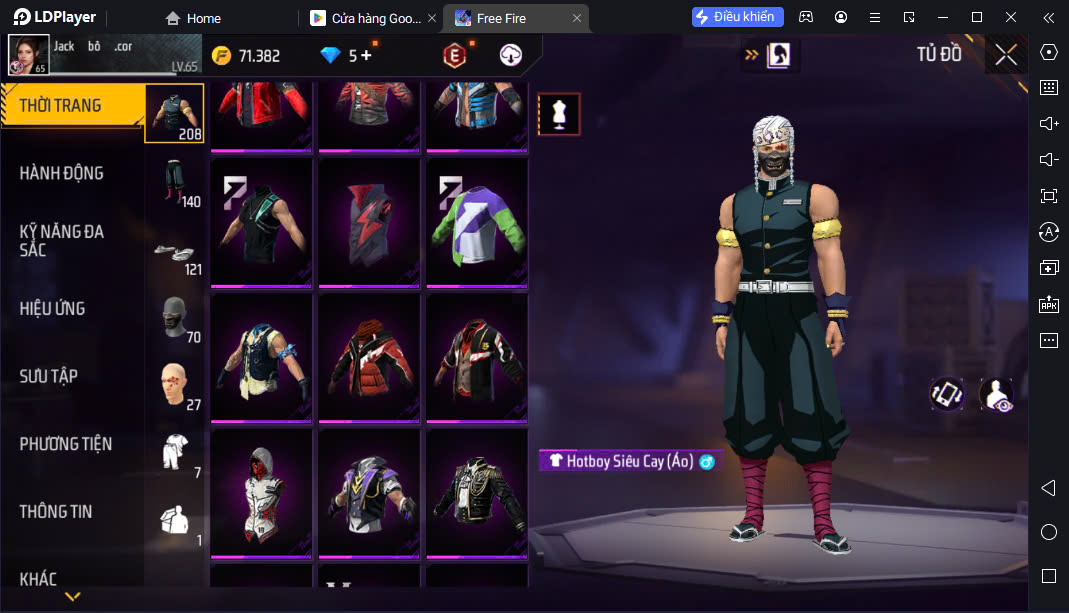Pick the white outfit set subcategory icon
The image size is (1069, 613).
(176, 453)
